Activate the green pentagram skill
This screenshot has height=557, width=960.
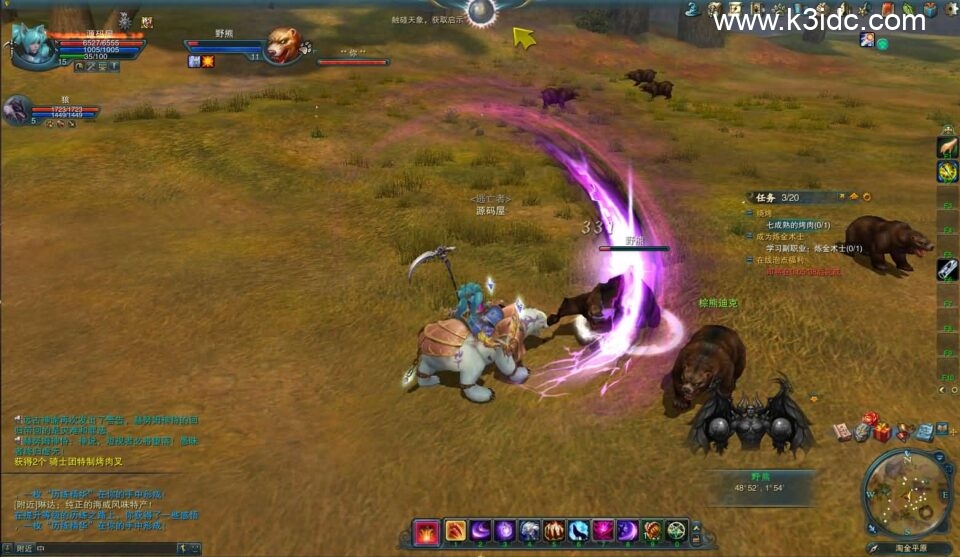pos(677,531)
